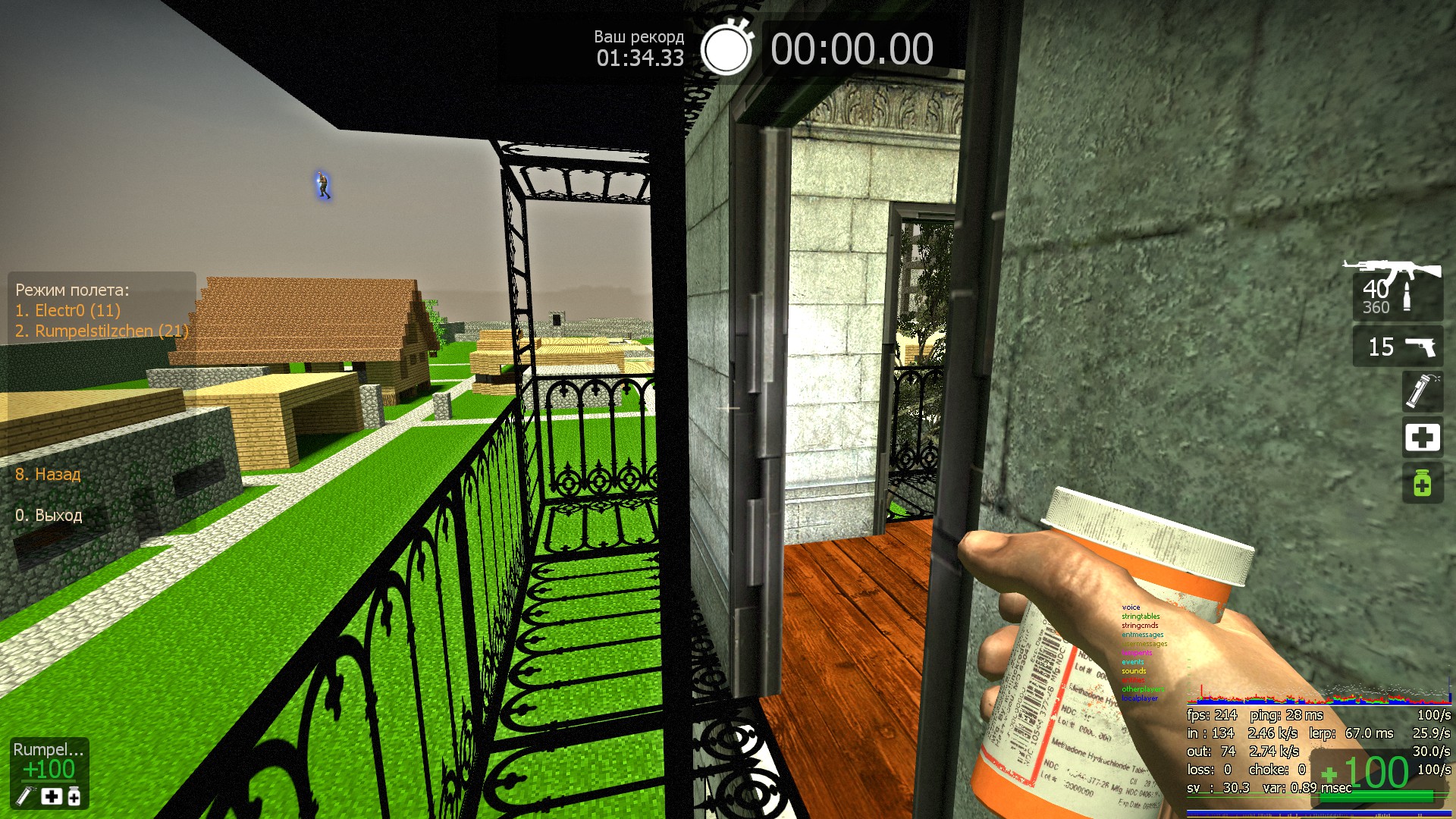Click the stopwatch icon beside the timer
1456x819 pixels.
(726, 49)
